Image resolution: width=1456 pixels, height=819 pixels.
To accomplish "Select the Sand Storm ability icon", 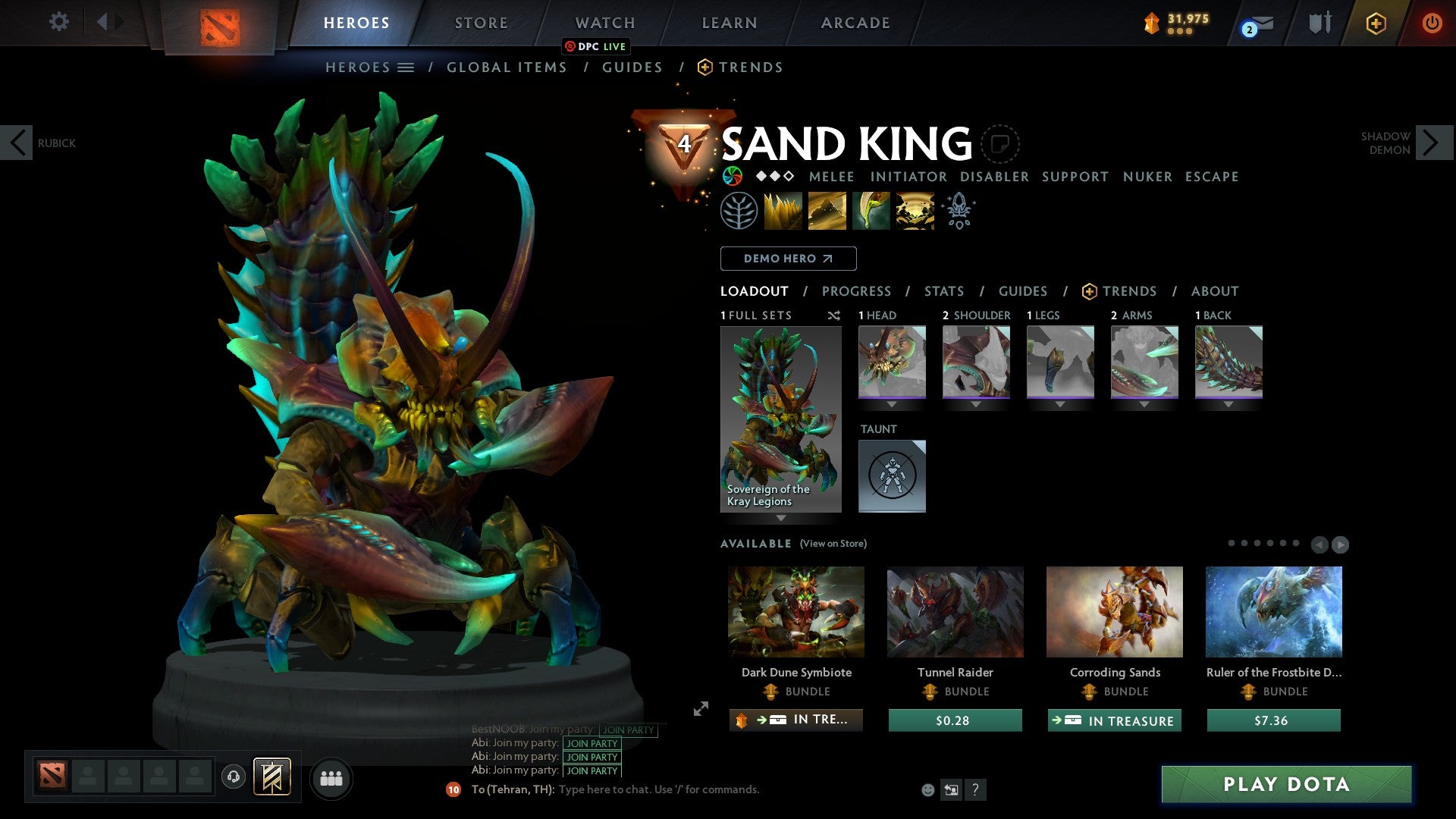I will pos(827,210).
